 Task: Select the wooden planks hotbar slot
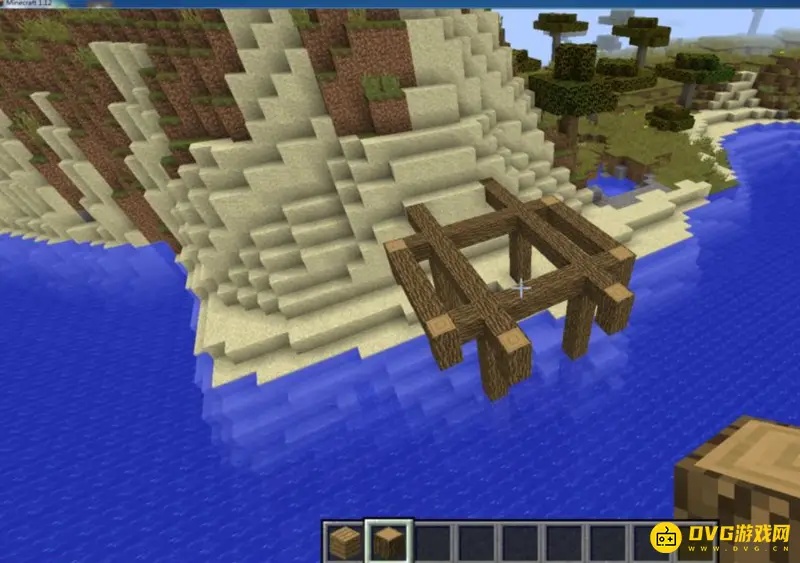(345, 543)
